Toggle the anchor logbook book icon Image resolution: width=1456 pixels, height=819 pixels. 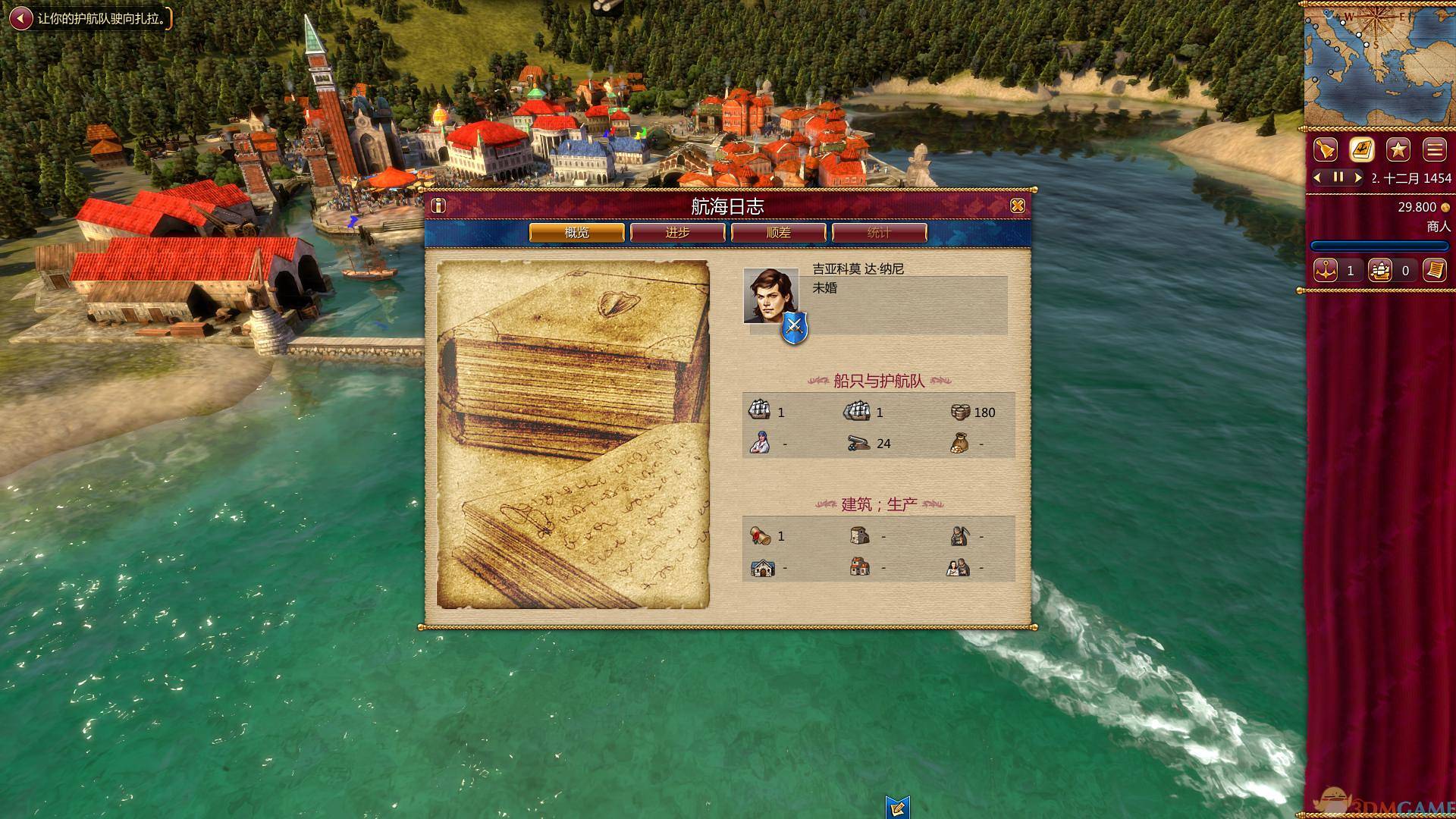(x=1362, y=149)
